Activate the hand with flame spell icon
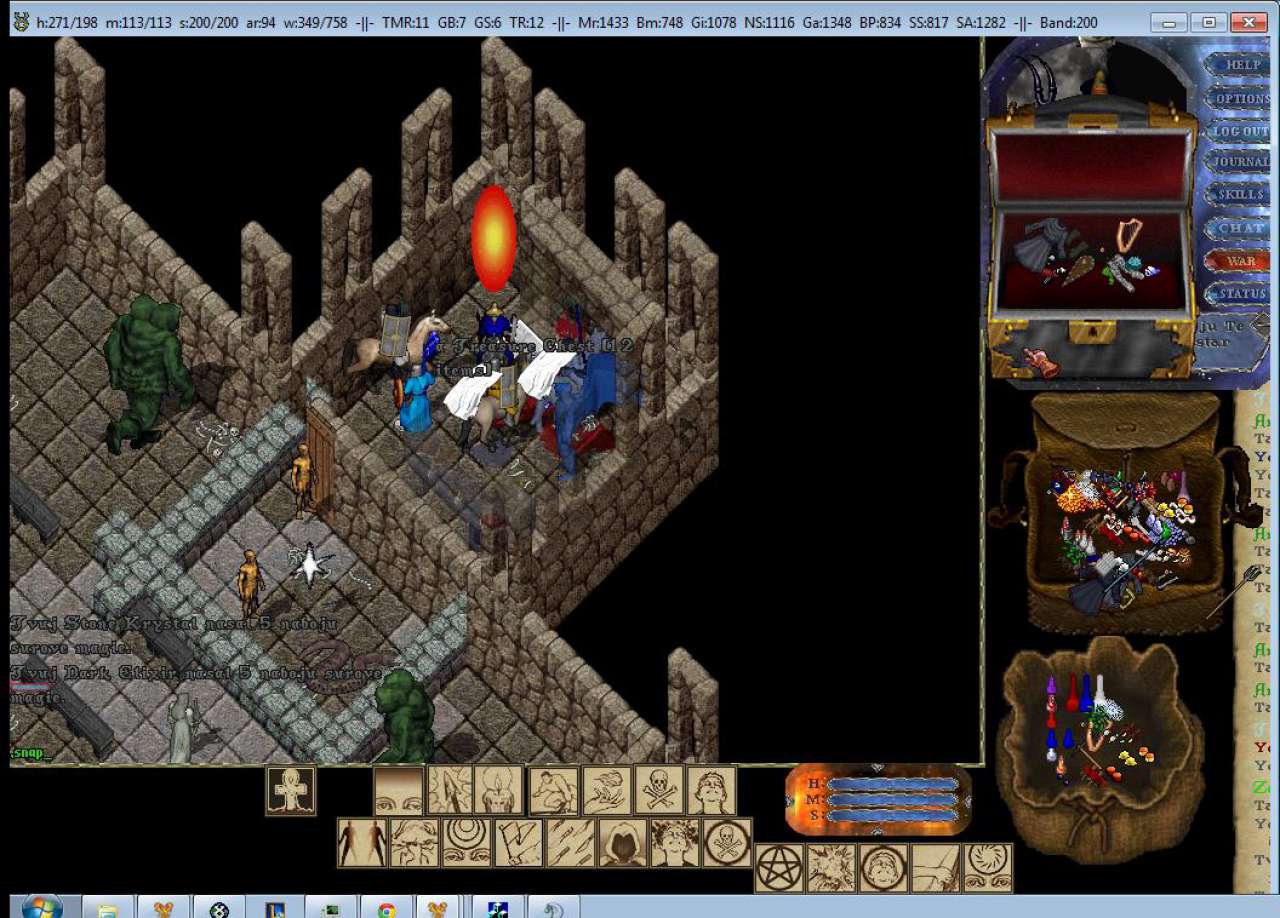This screenshot has width=1280, height=918. point(607,791)
